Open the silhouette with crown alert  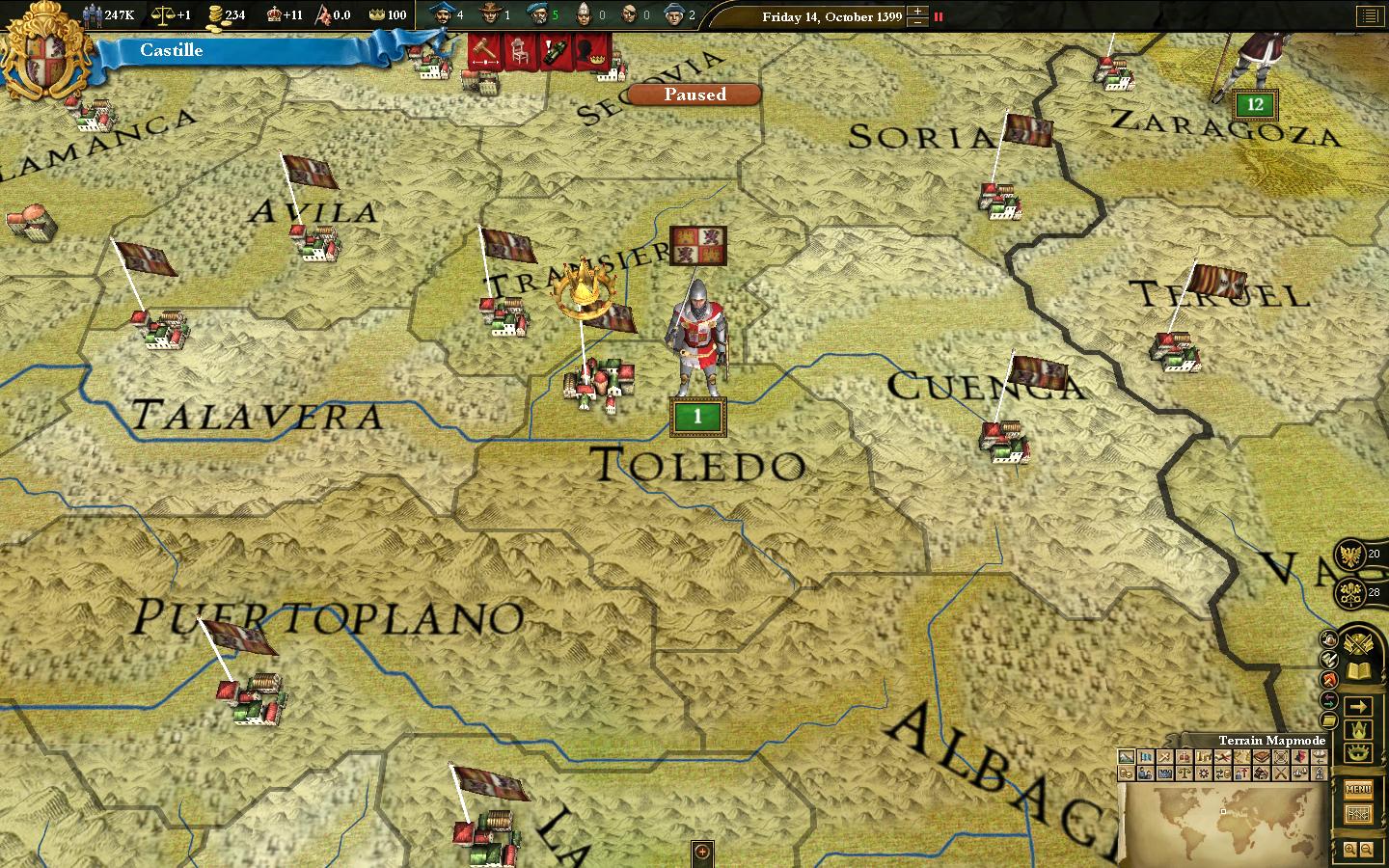(x=589, y=50)
